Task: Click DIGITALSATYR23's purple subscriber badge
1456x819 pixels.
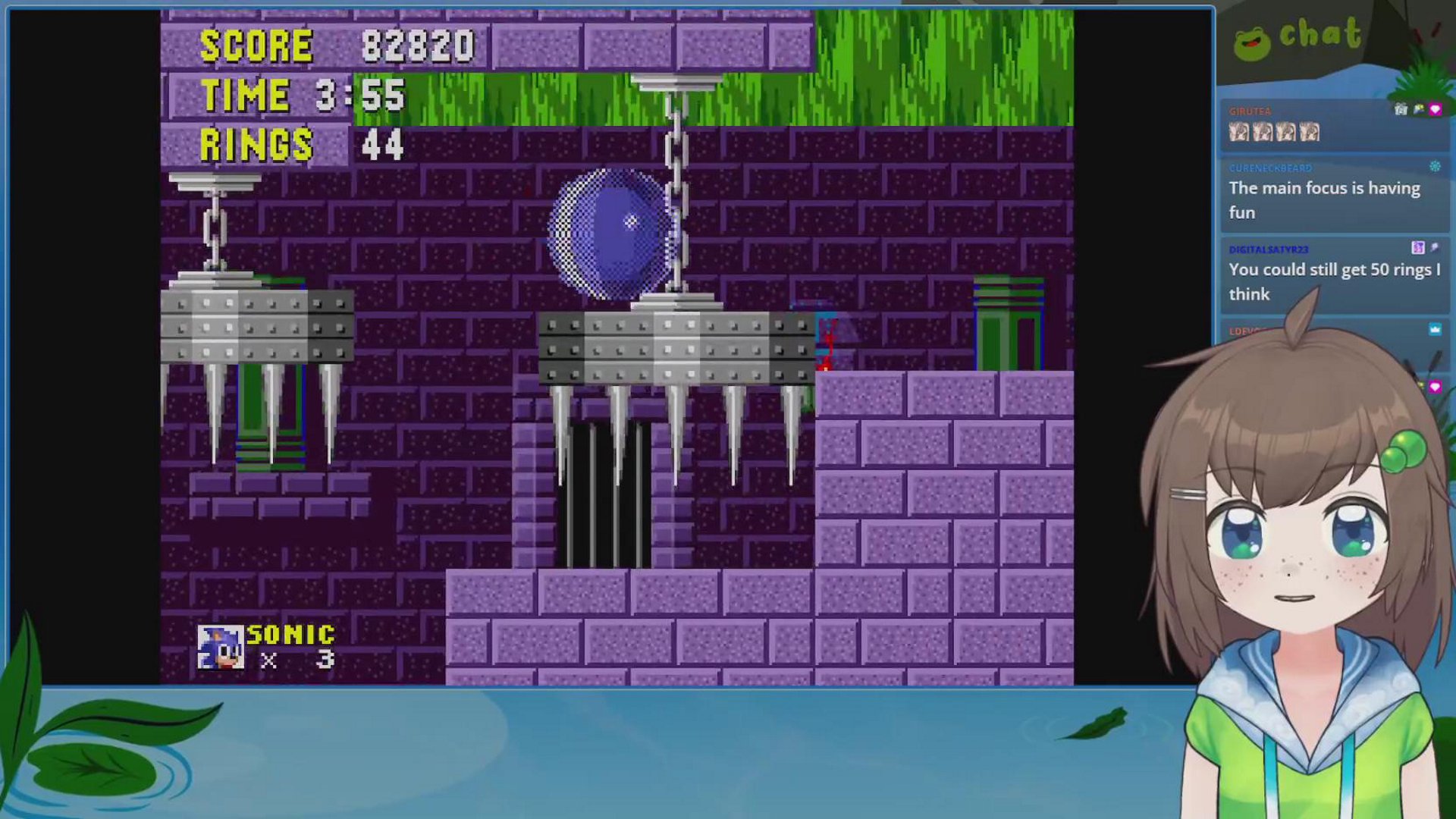Action: (x=1418, y=248)
